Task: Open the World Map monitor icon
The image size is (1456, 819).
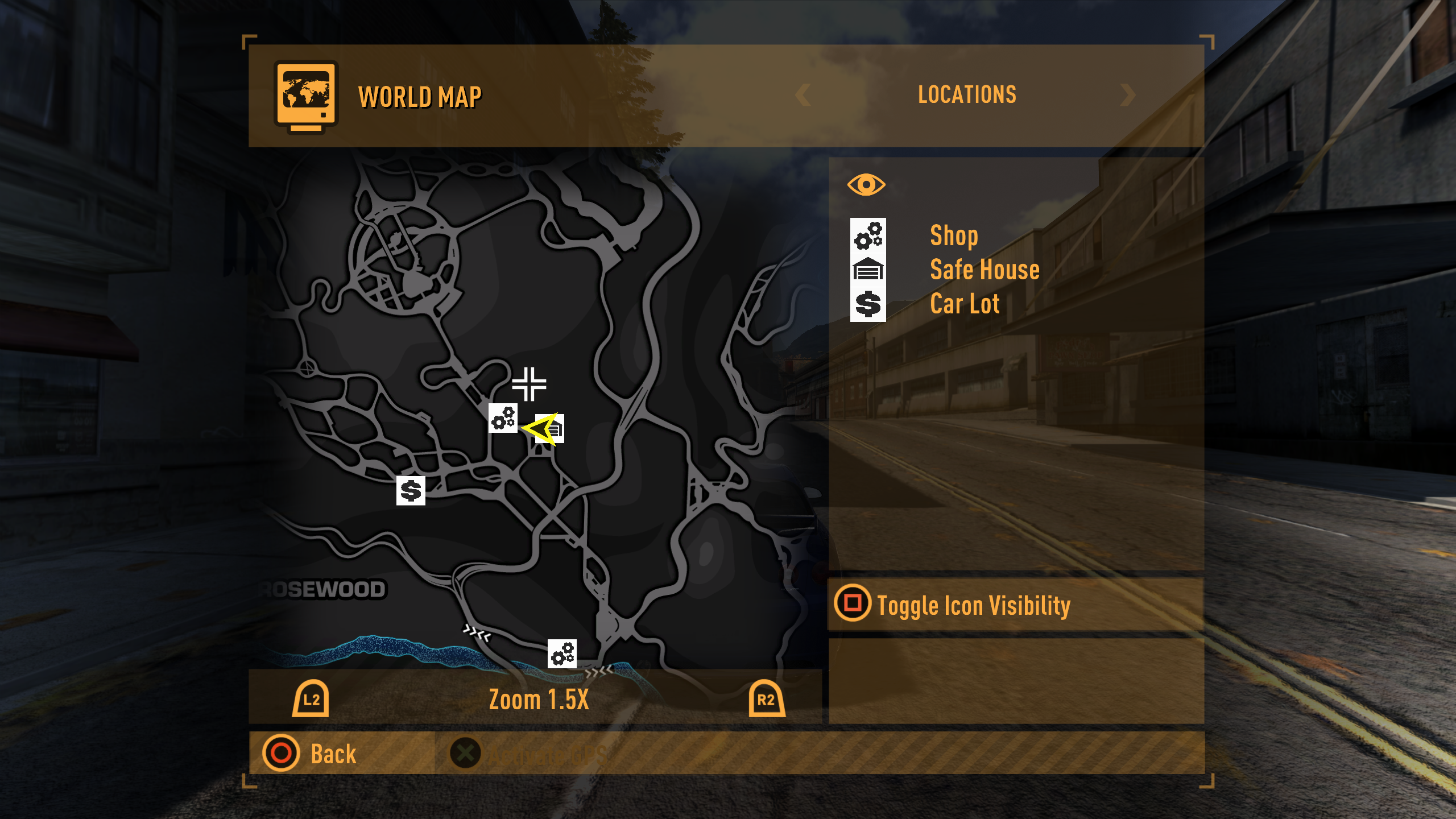Action: pos(306,96)
